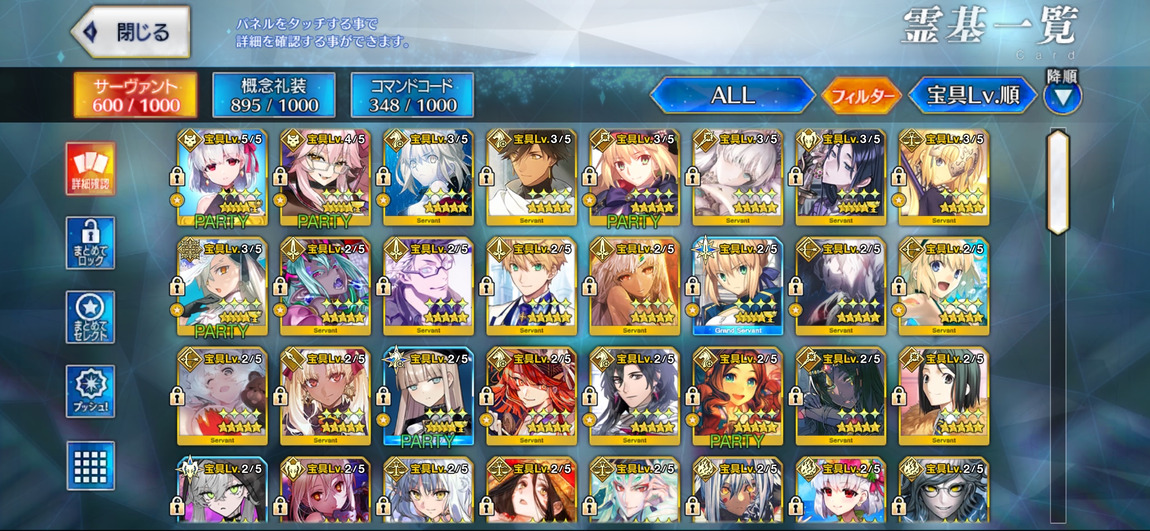Open the 概念礼装 tab

point(274,95)
